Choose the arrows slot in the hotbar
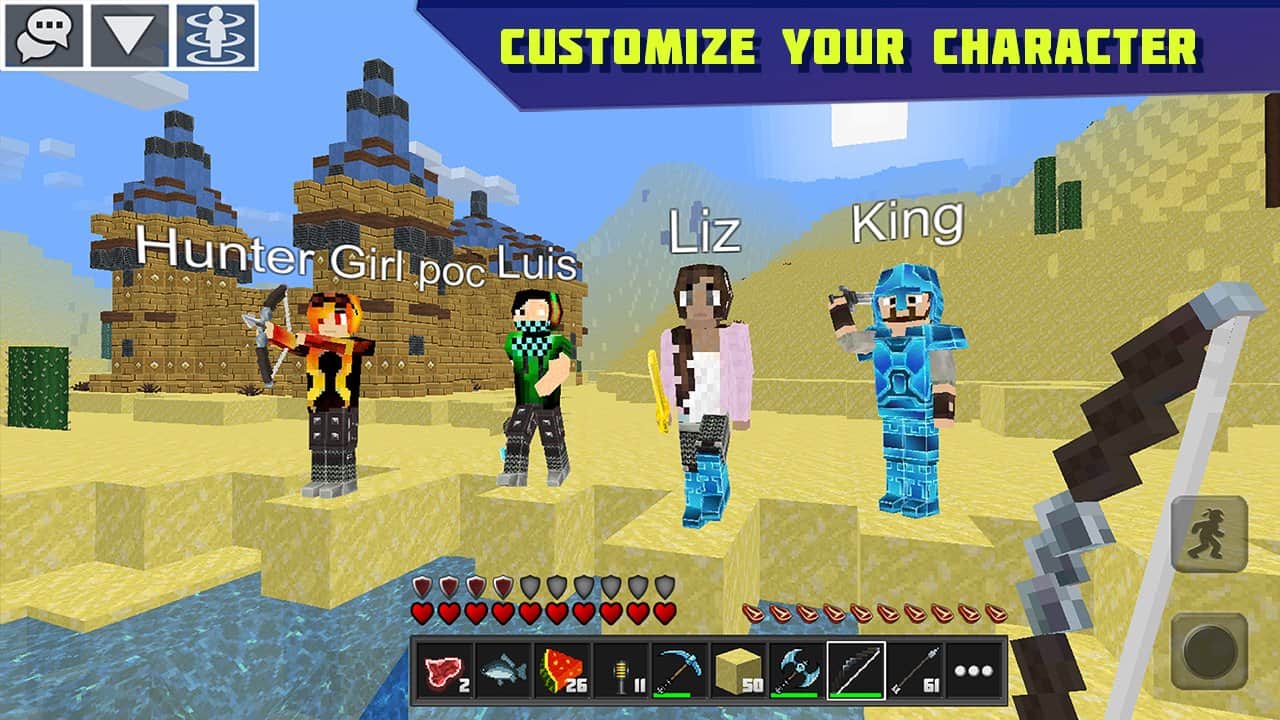The width and height of the screenshot is (1280, 720). [915, 671]
